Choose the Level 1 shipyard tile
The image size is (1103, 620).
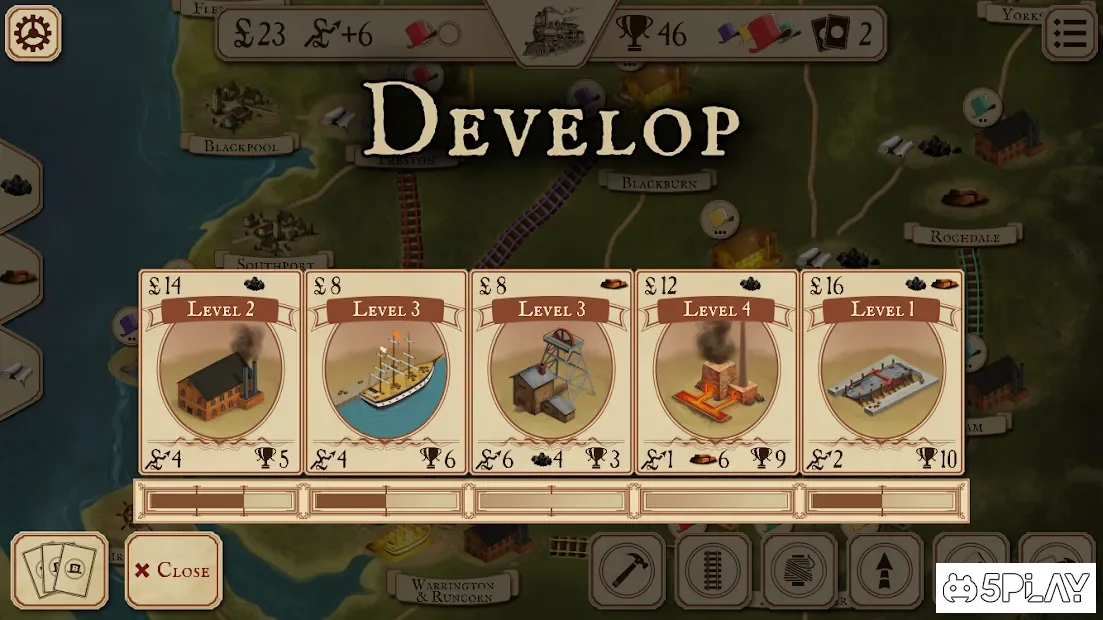[882, 372]
